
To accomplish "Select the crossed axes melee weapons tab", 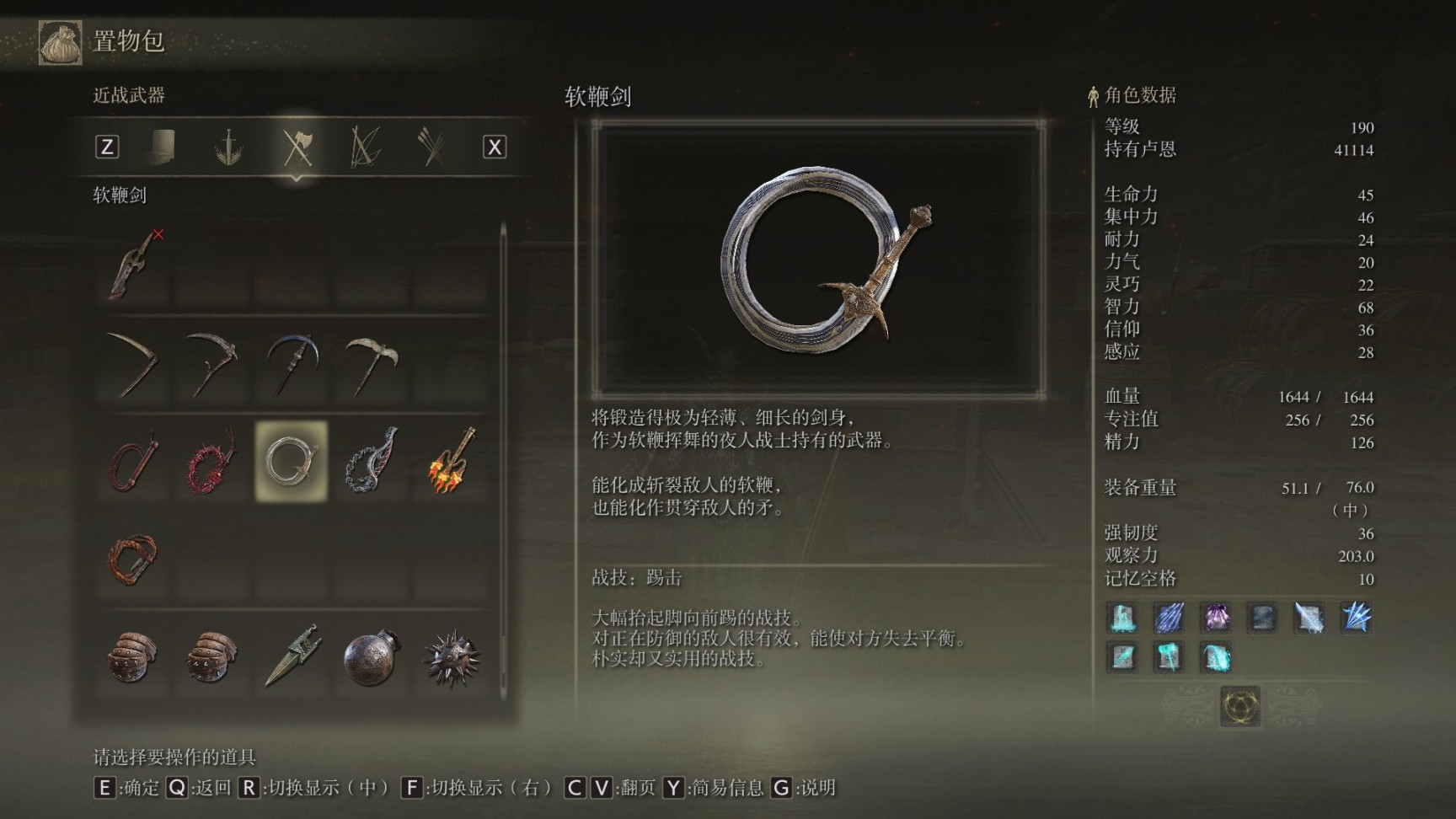I will pos(297,147).
